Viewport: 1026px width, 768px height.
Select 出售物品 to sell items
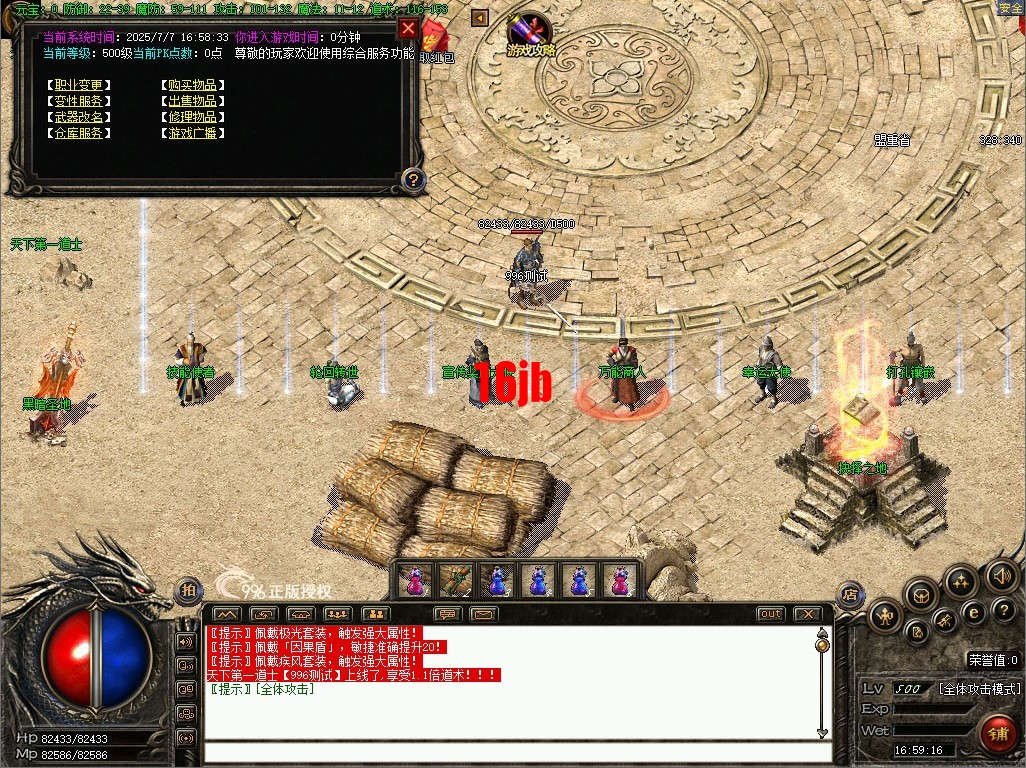[192, 101]
